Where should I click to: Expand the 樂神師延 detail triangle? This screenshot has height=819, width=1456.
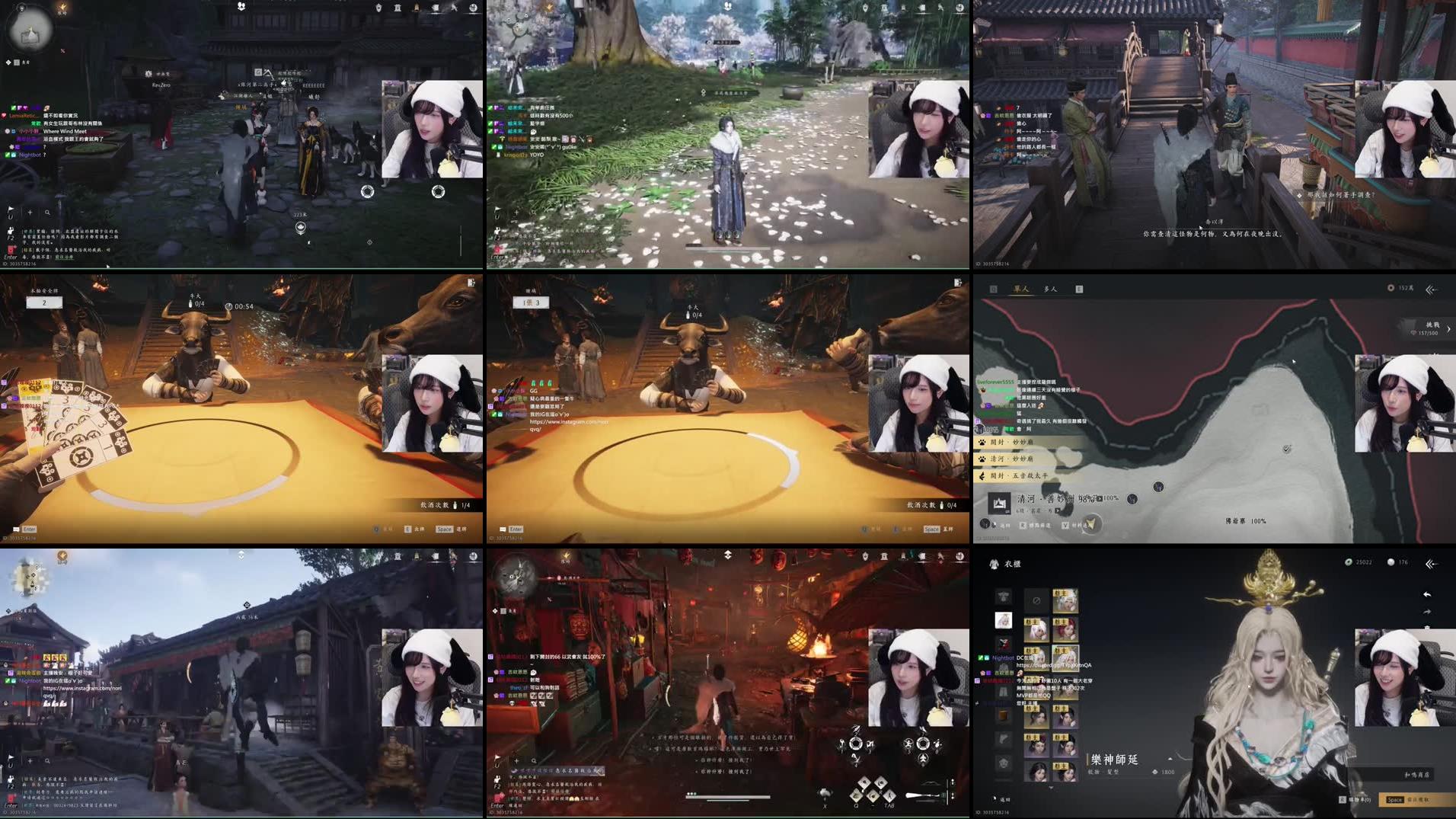[1170, 757]
